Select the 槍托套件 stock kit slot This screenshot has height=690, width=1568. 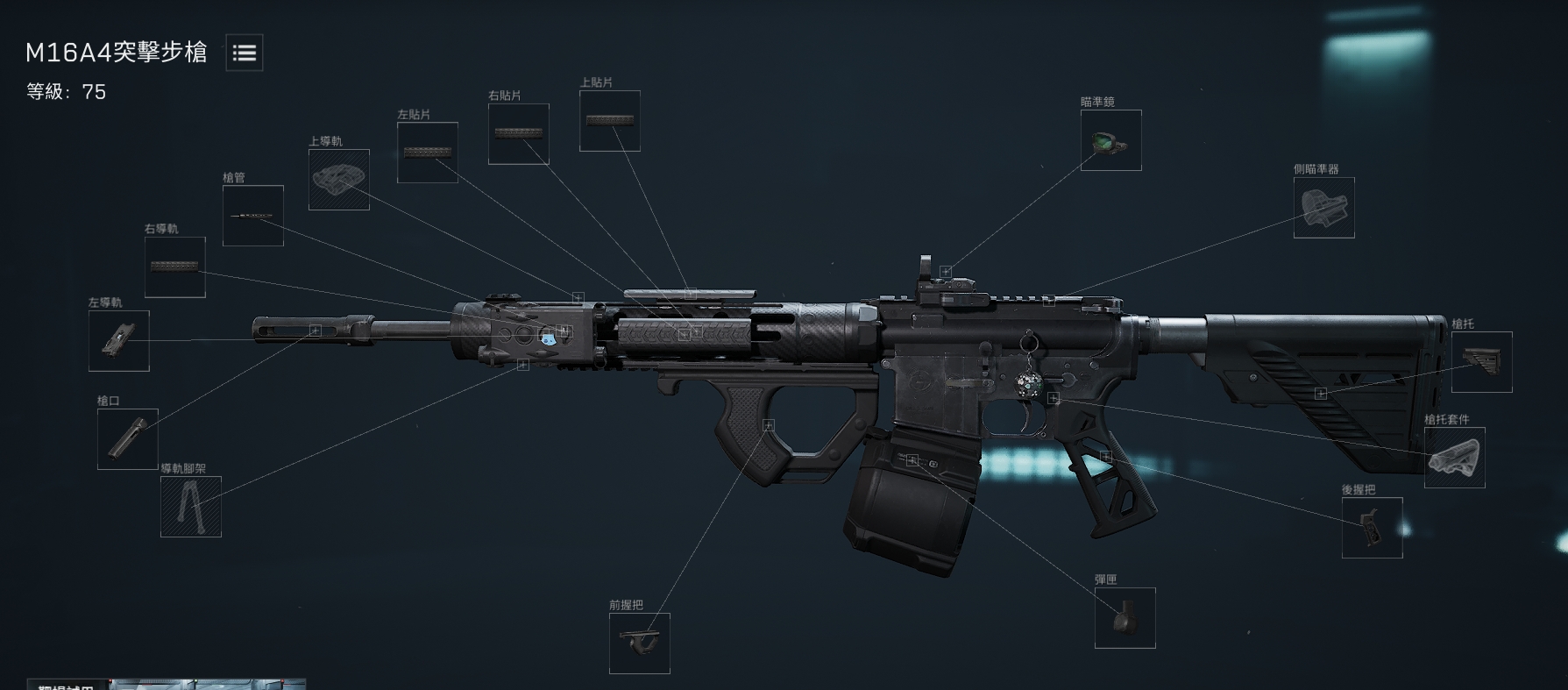[1454, 458]
